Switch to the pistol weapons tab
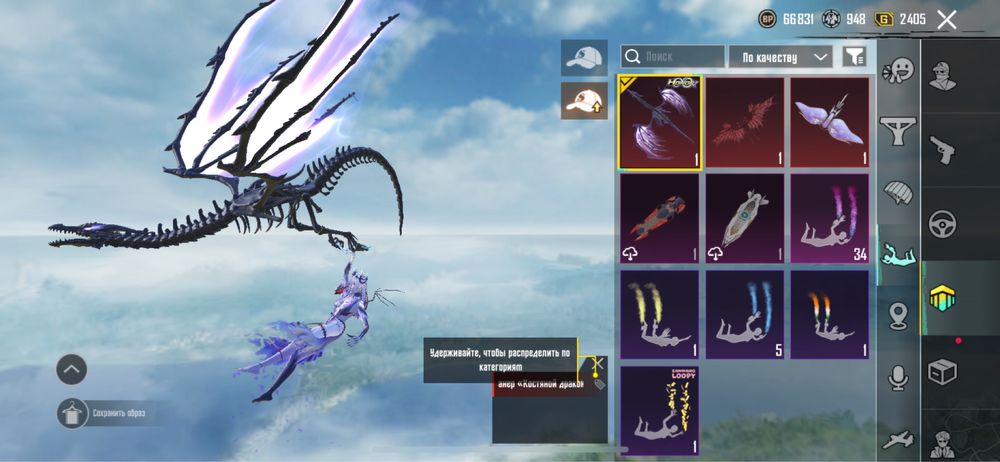Image resolution: width=1000 pixels, height=462 pixels. click(942, 150)
